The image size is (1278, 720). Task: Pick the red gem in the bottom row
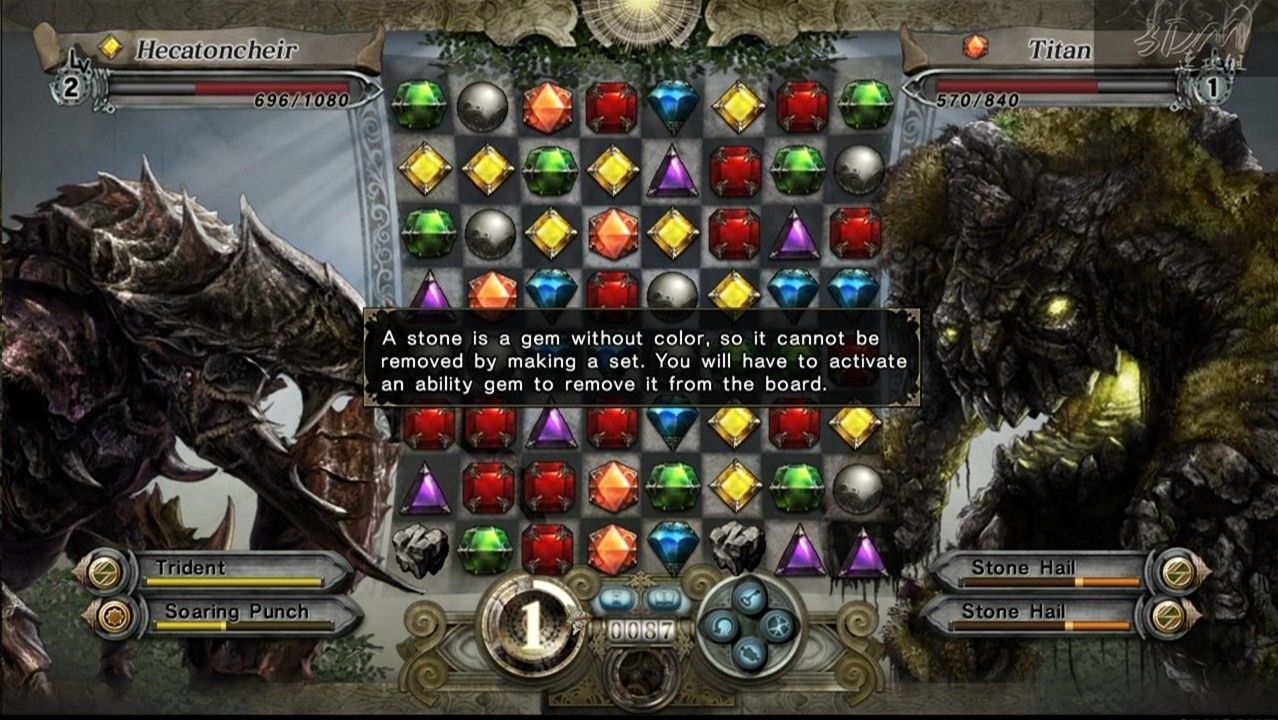coord(548,549)
